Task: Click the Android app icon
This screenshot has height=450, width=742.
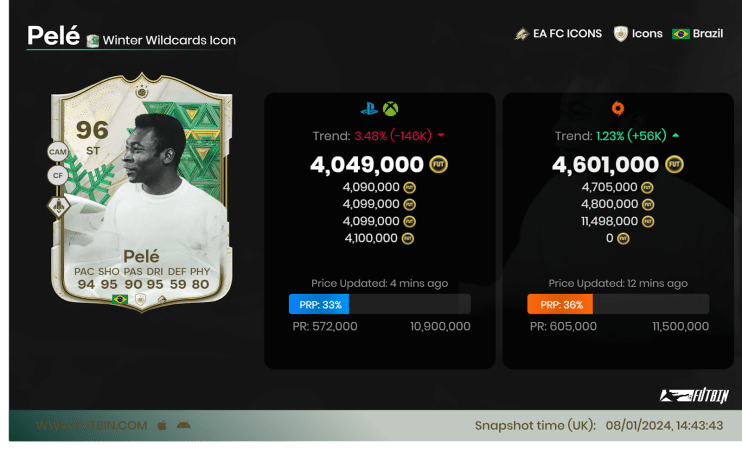Action: pos(183,425)
